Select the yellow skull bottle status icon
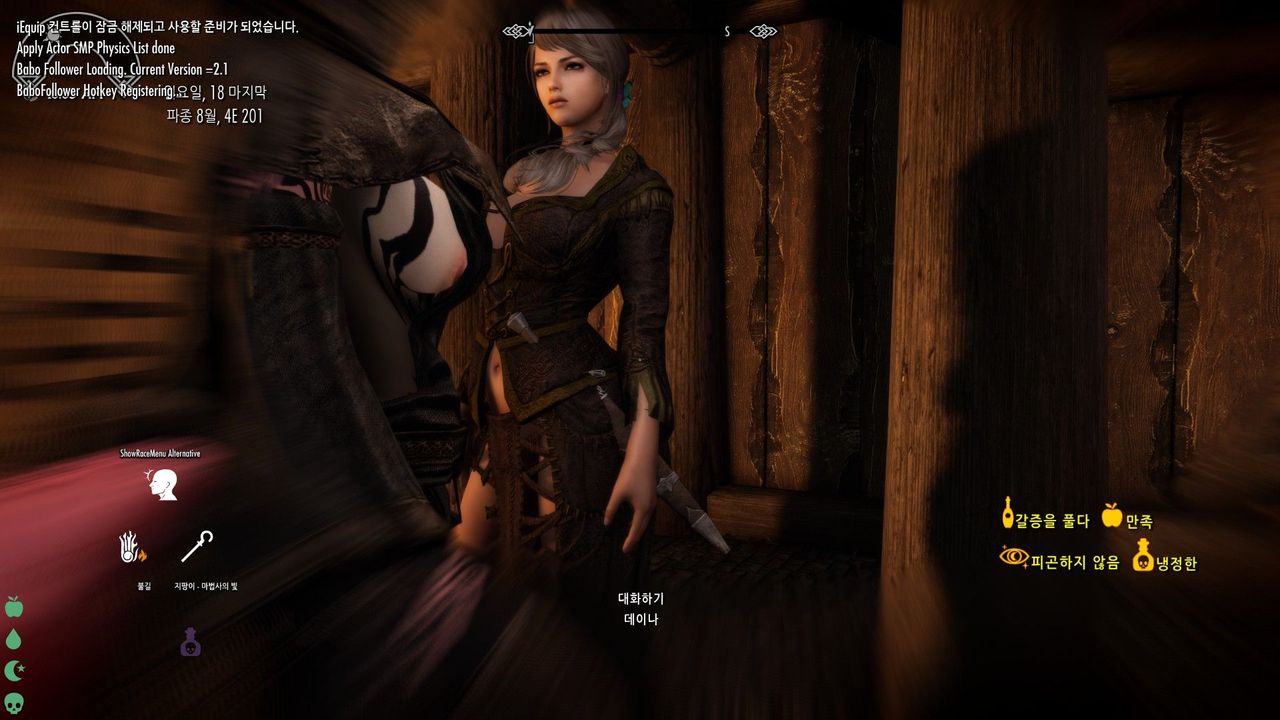 point(1142,555)
